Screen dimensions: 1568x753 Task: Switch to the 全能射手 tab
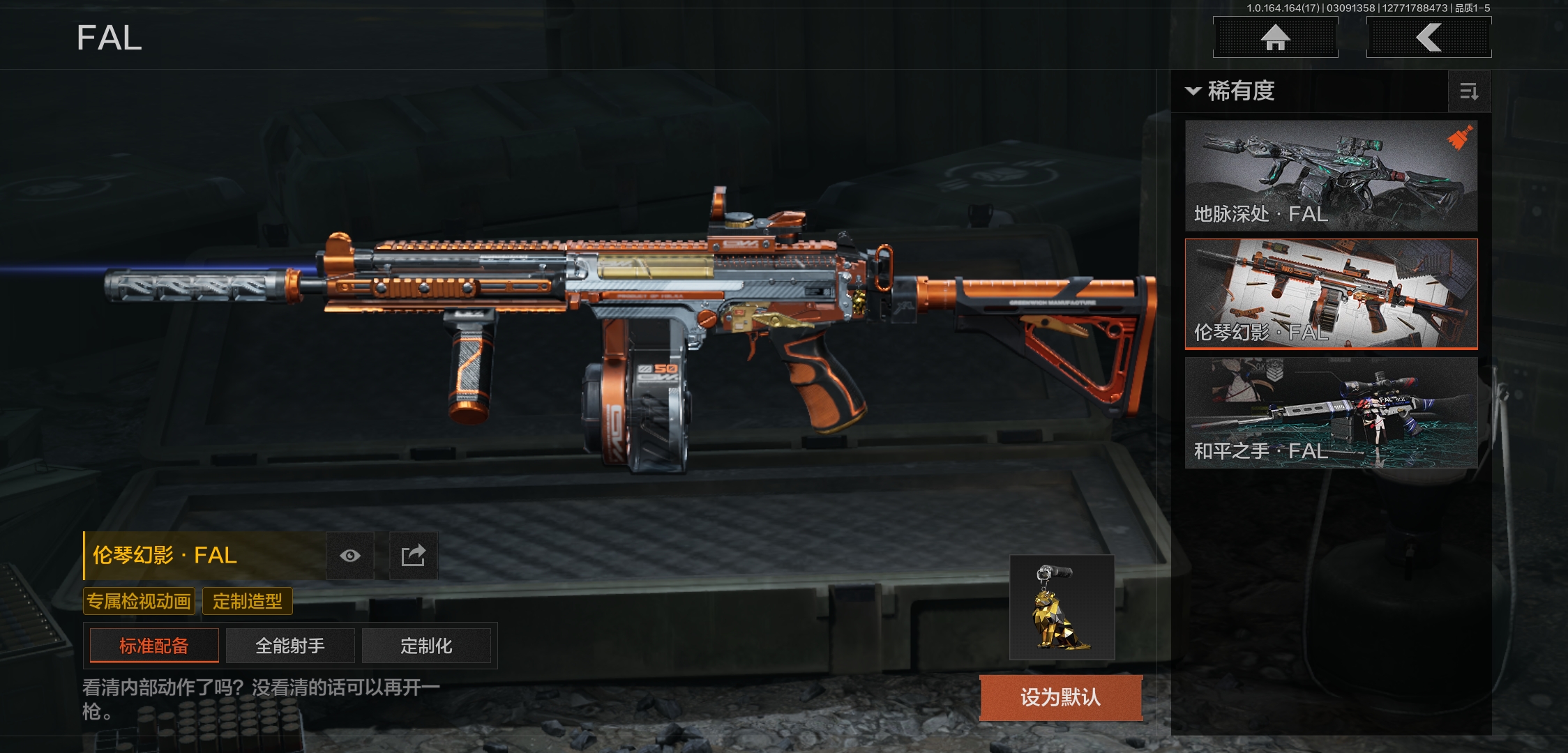pos(290,646)
